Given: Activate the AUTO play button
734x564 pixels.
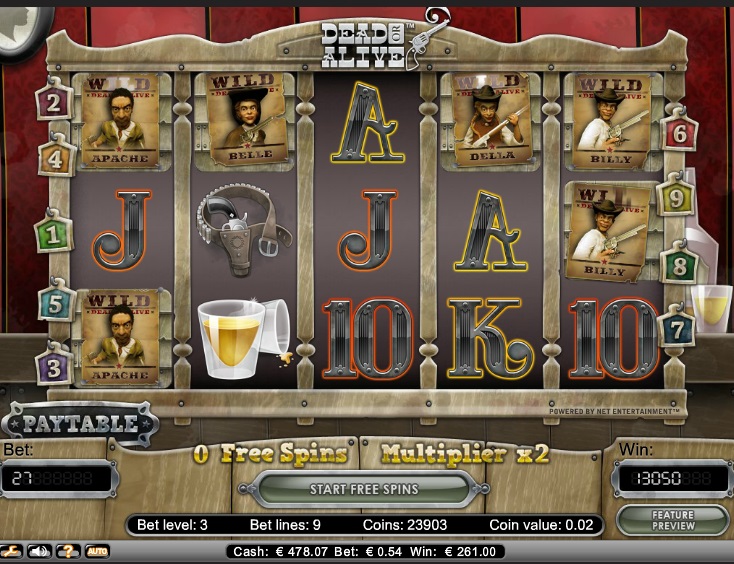Looking at the screenshot, I should click(x=97, y=551).
